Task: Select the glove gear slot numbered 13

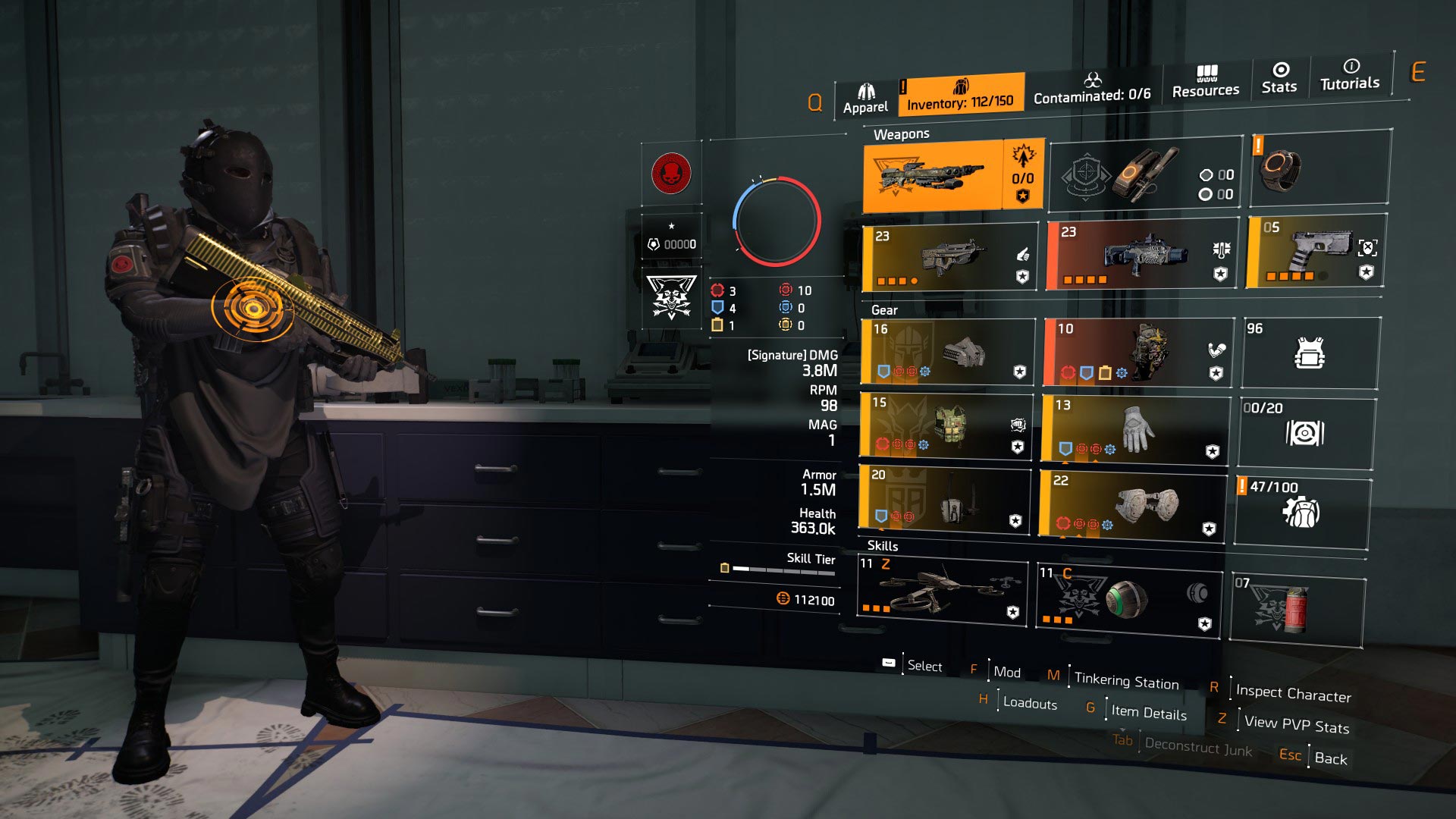Action: (1134, 428)
